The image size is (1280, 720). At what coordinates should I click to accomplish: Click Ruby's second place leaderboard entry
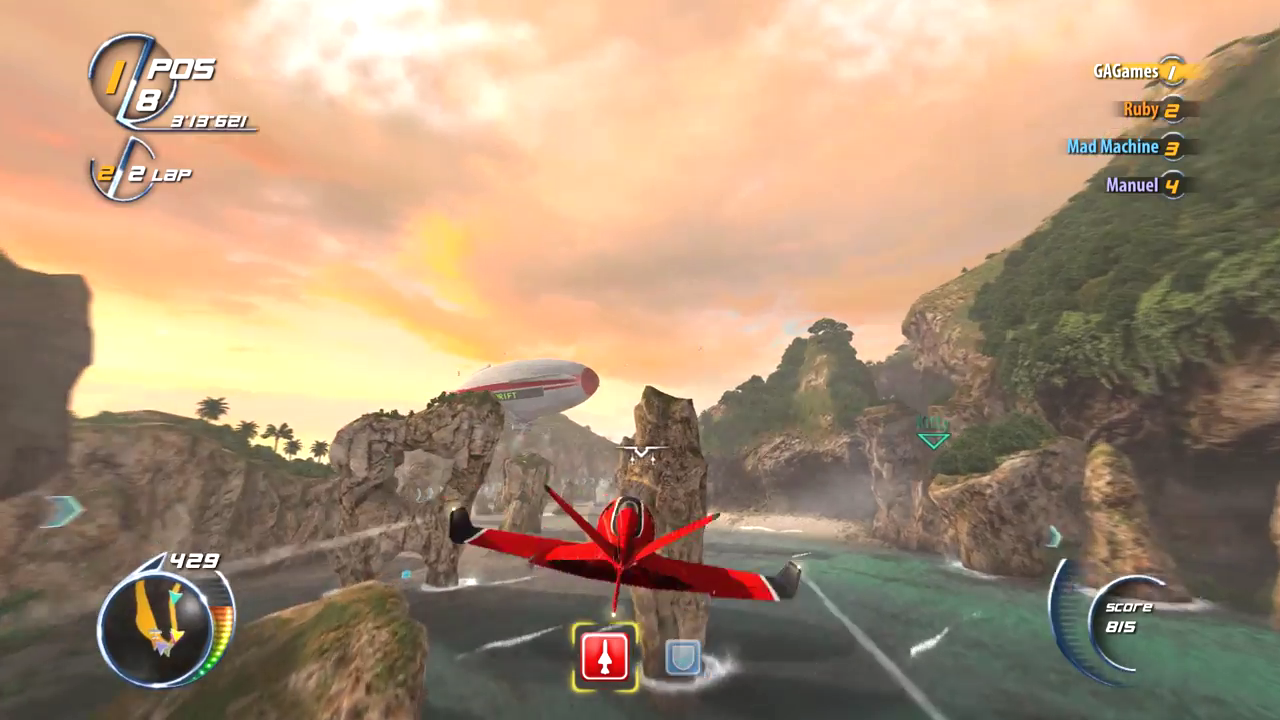[1140, 109]
